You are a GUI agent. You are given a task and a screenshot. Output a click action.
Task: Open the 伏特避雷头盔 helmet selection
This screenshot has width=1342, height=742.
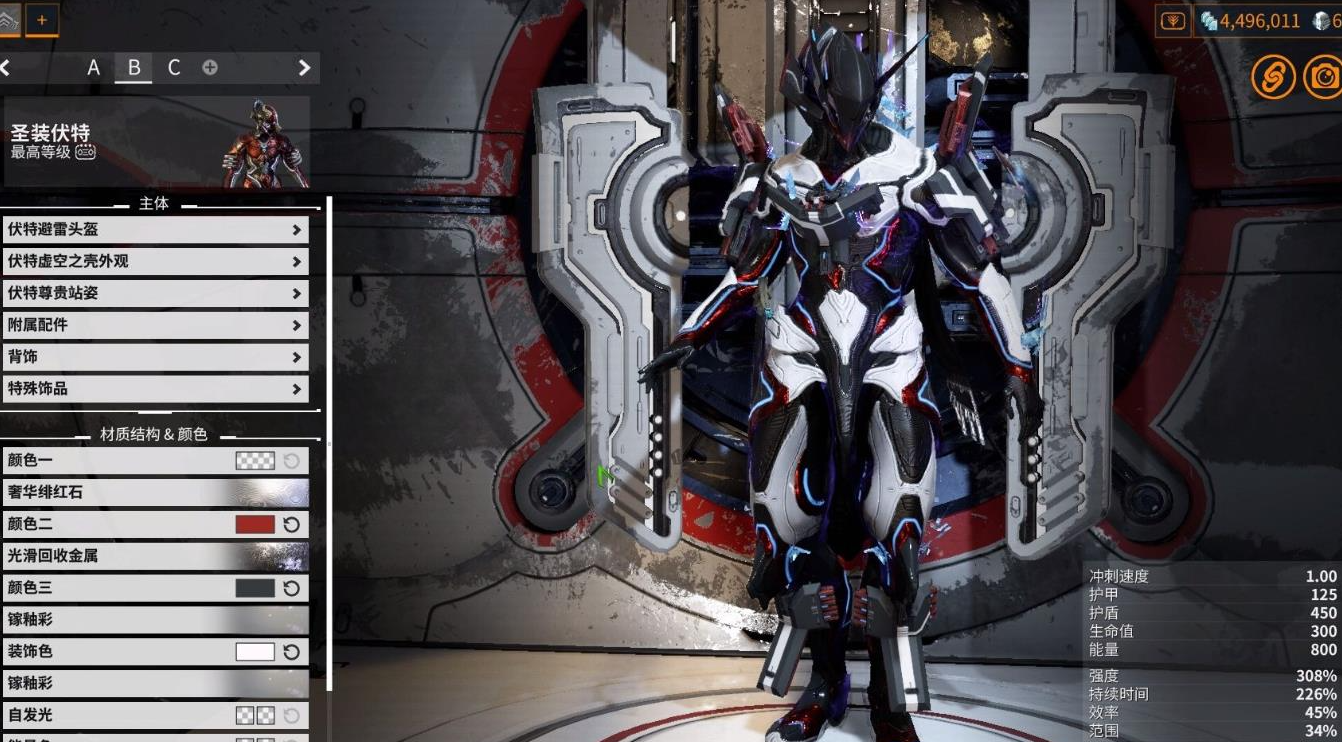point(155,230)
